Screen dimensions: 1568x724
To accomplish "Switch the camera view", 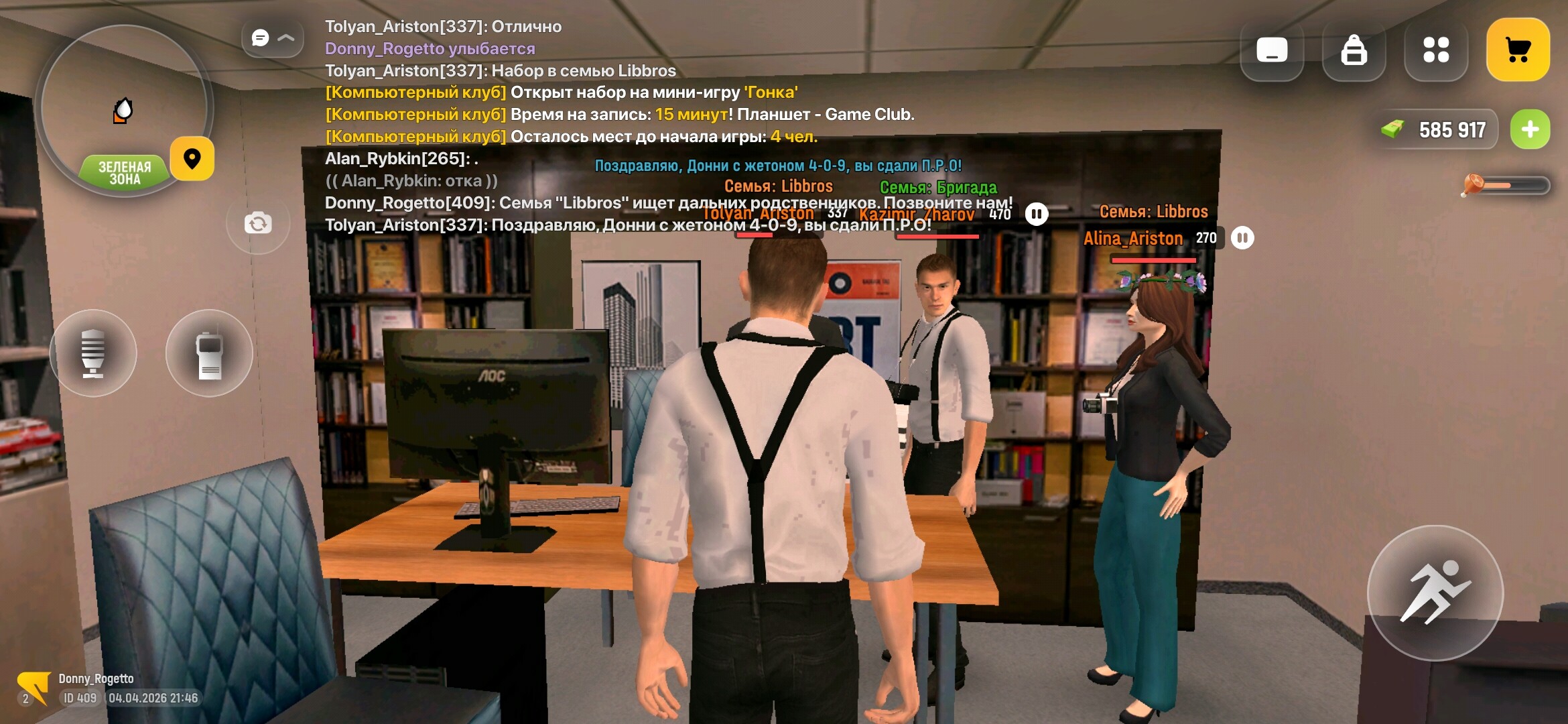I will pos(258,223).
